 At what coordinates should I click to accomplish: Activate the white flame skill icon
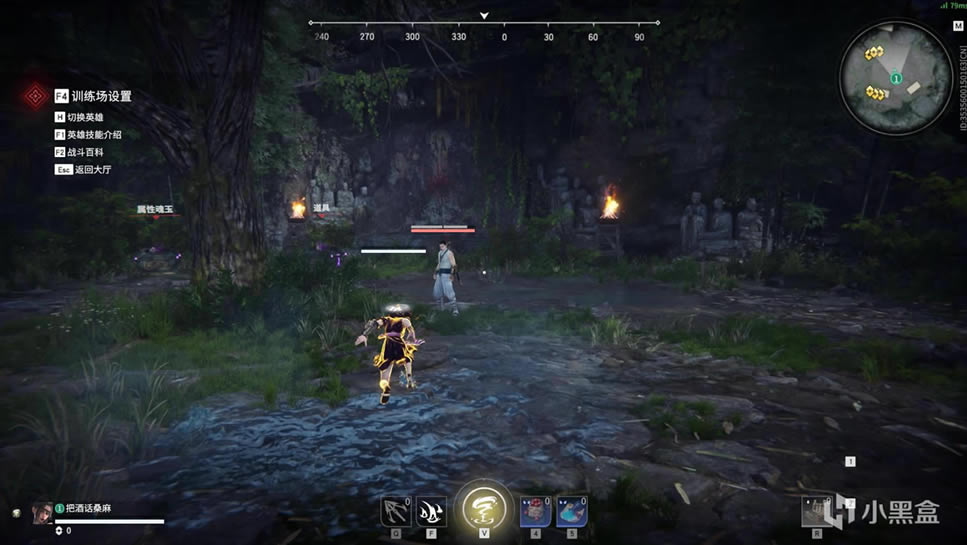coord(431,511)
